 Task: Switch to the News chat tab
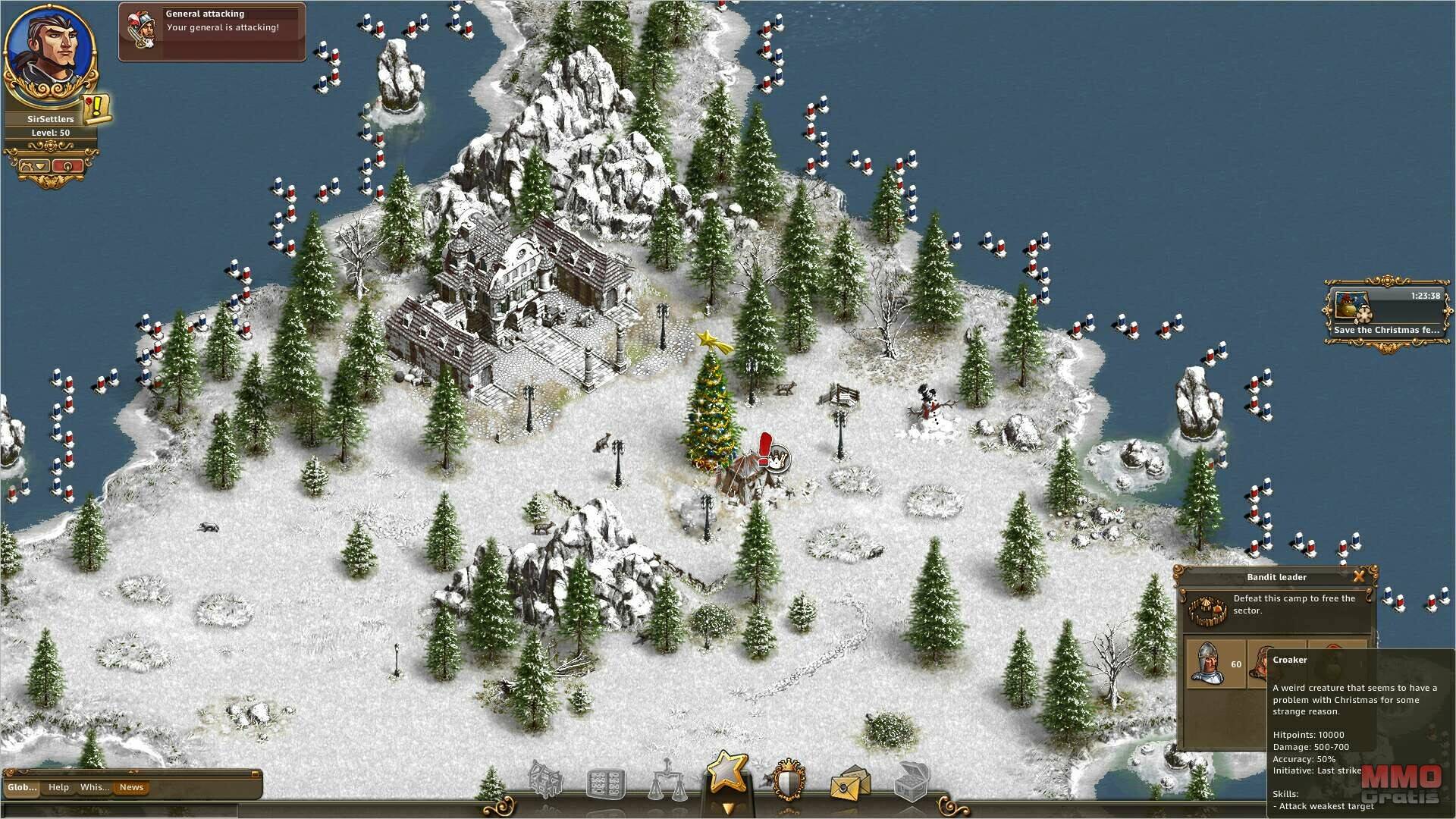131,787
